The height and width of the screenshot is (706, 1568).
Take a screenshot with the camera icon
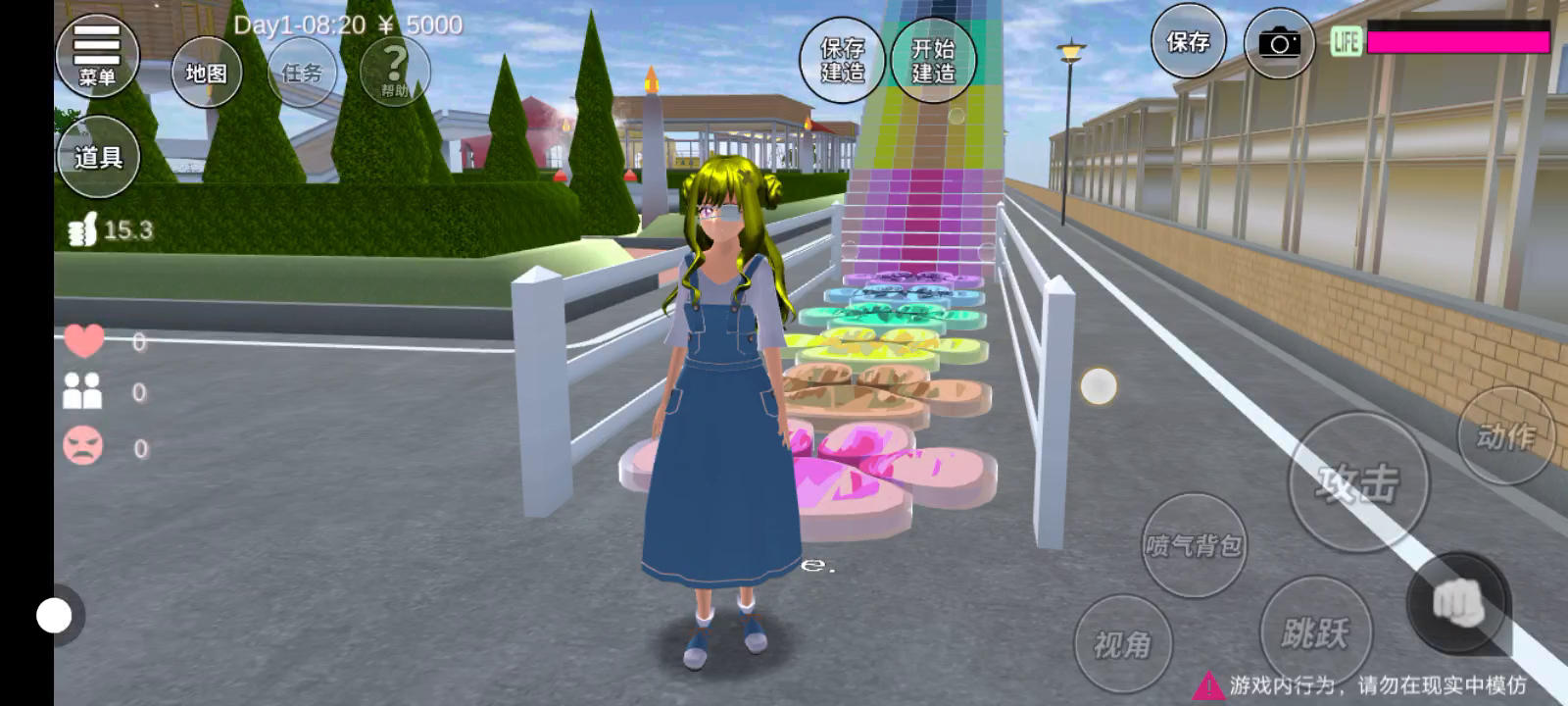pyautogui.click(x=1280, y=43)
